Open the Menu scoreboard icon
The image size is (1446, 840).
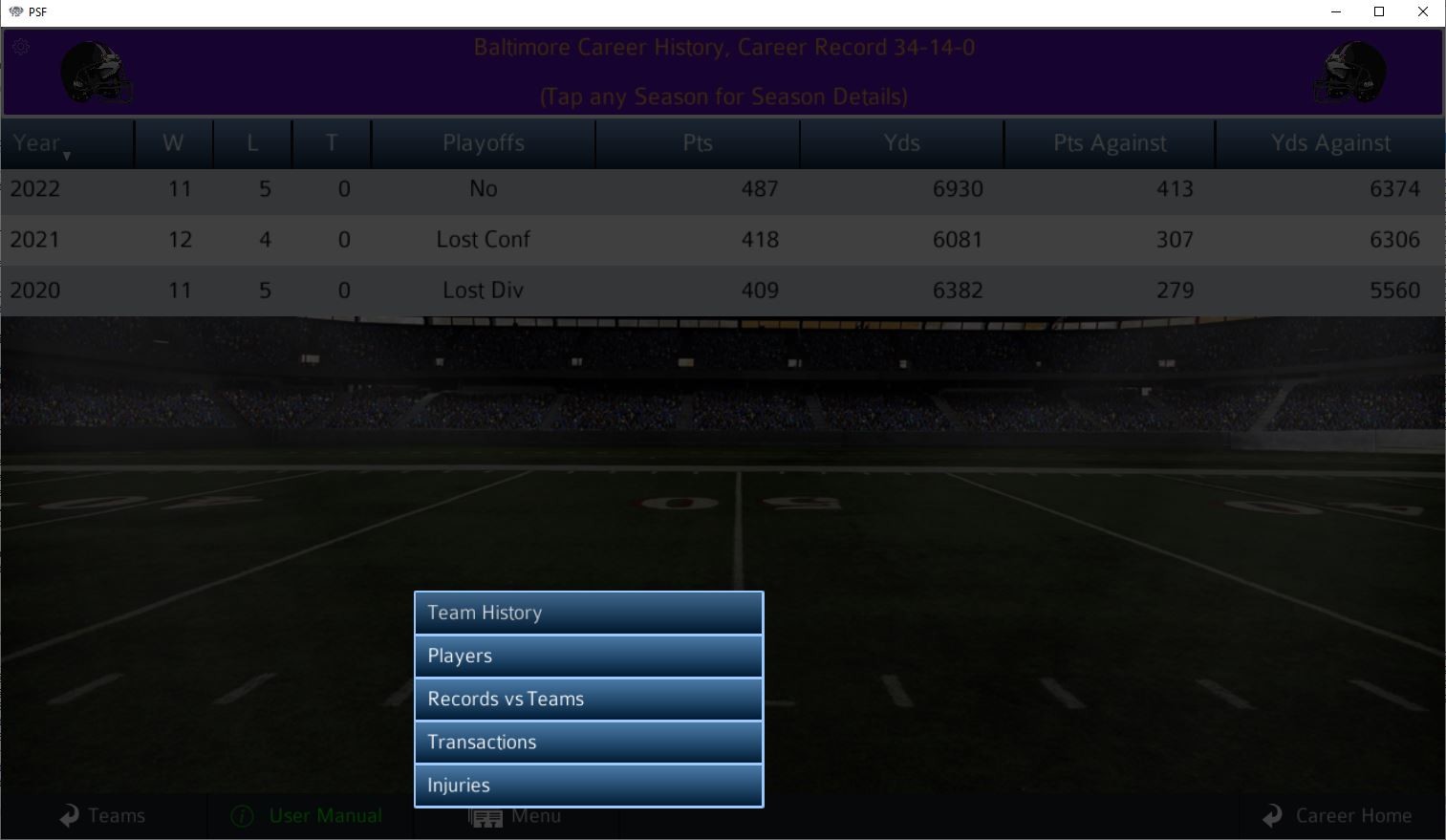pyautogui.click(x=486, y=818)
